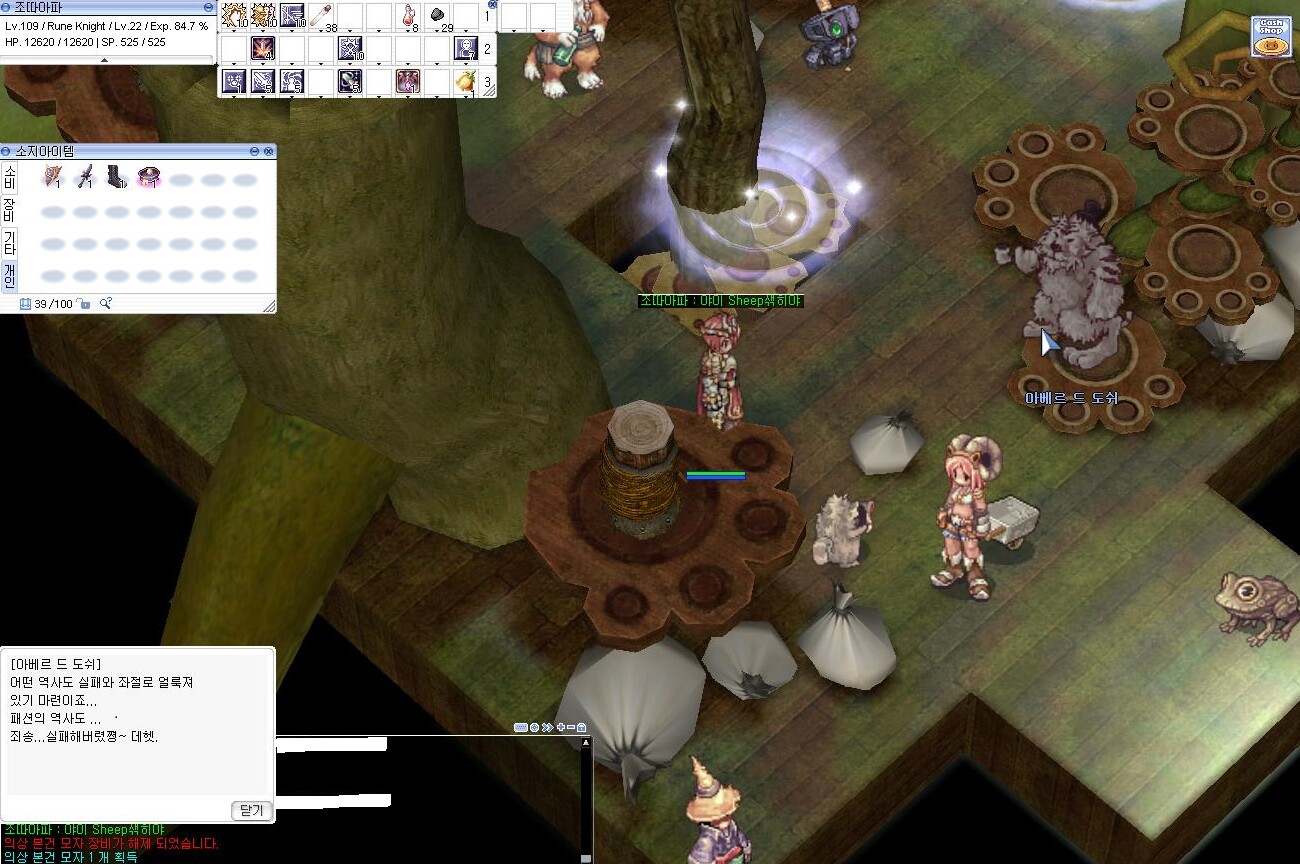Use the thin wand item with 38 count

point(321,15)
